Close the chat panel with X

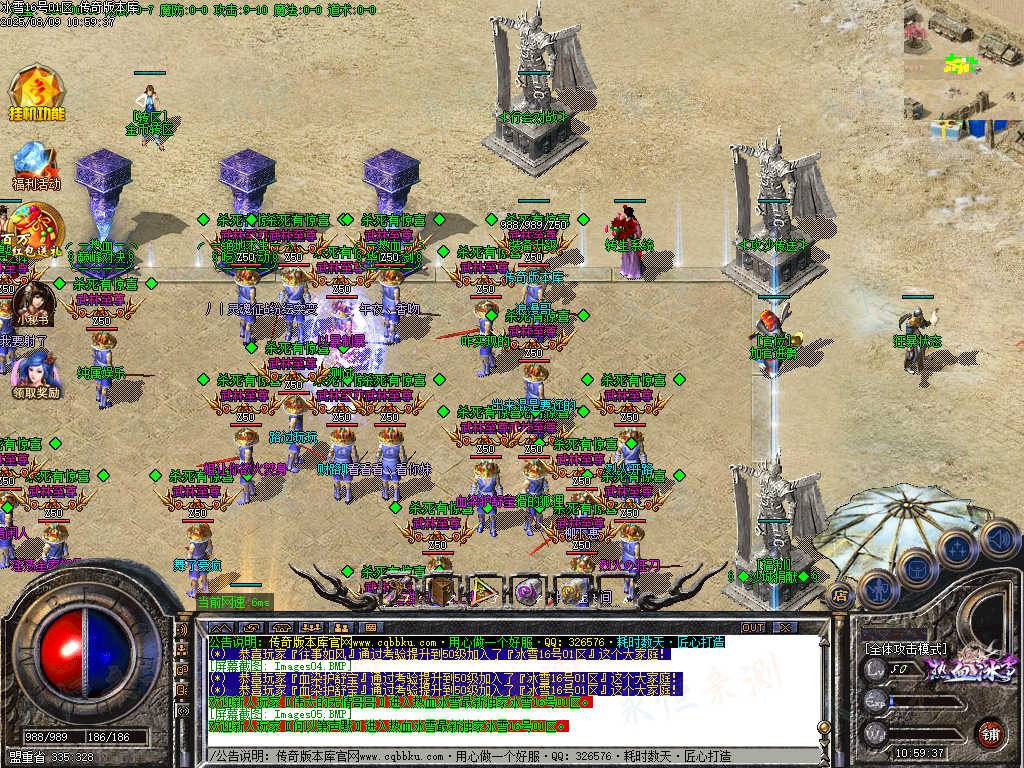pos(785,627)
